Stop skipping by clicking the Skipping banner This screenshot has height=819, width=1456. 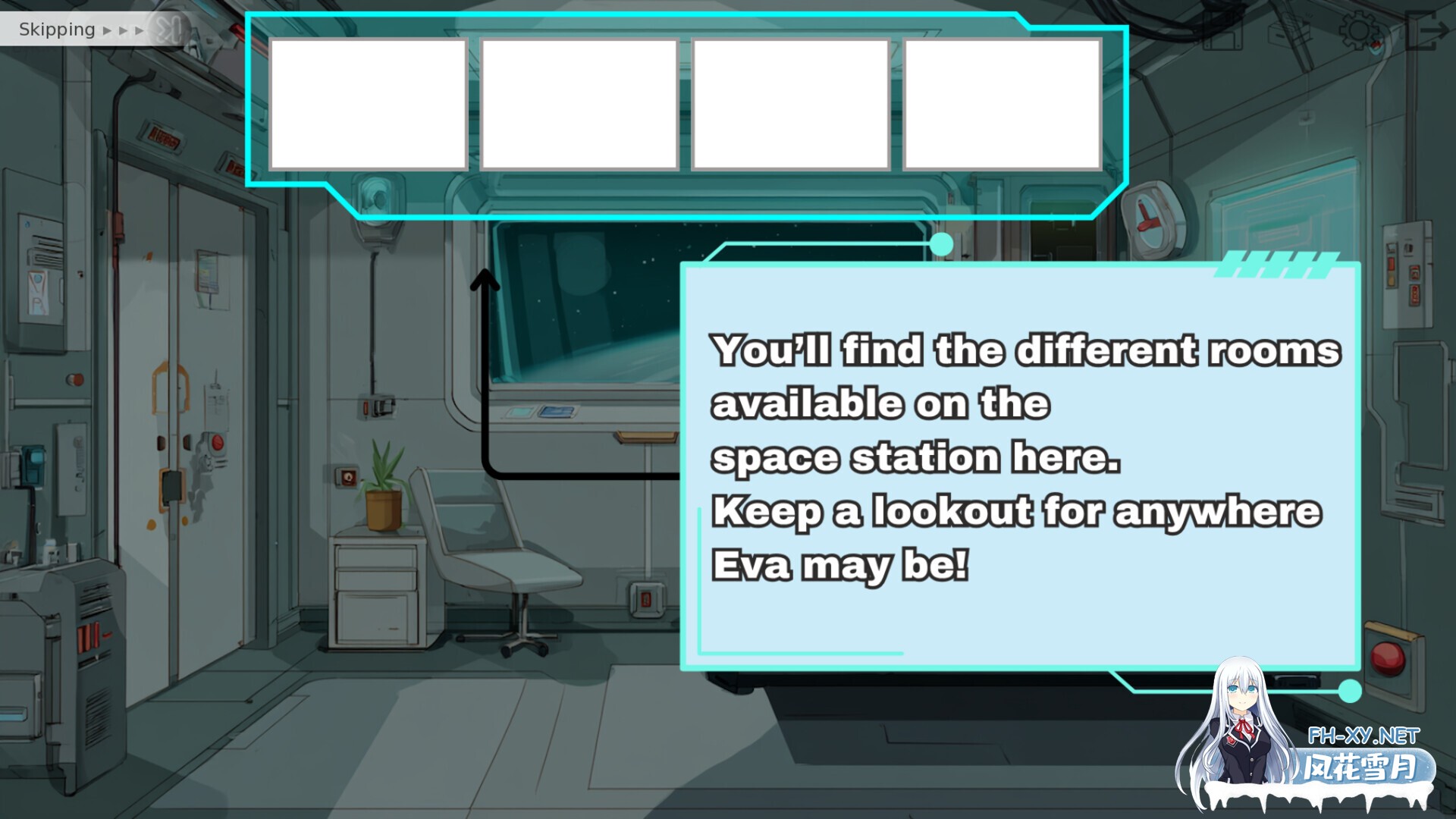pyautogui.click(x=57, y=29)
